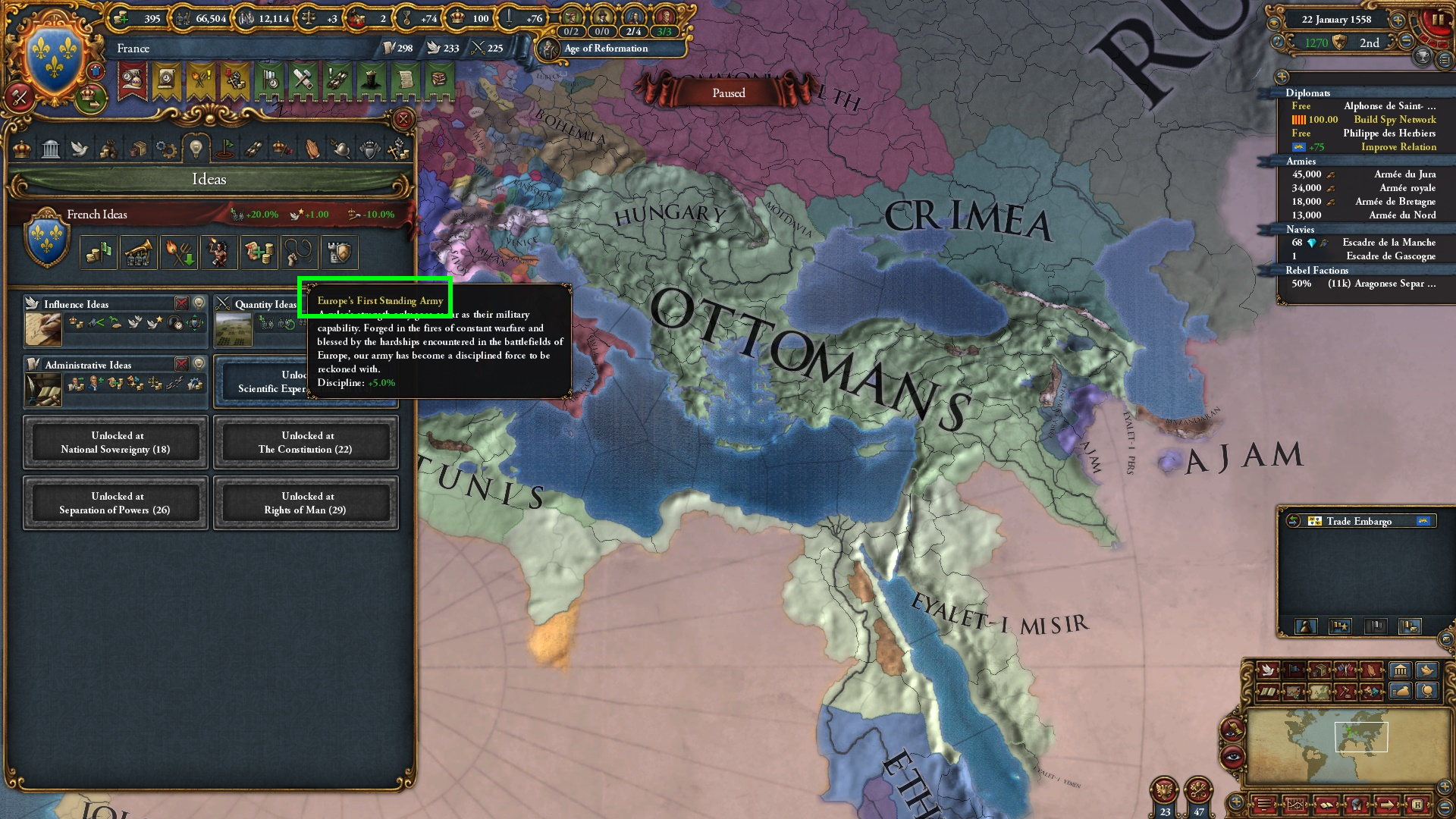The width and height of the screenshot is (1456, 819).
Task: Click the white viewport rectangle on the minimap
Action: (1361, 736)
